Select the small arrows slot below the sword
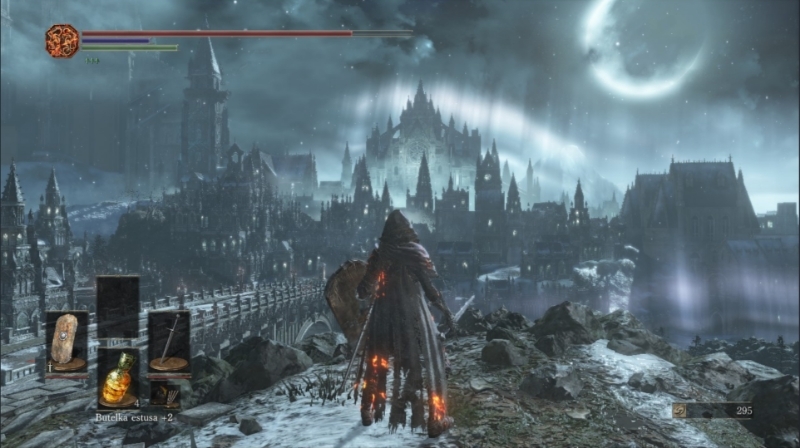Screen dimensions: 800x448 [x=162, y=393]
